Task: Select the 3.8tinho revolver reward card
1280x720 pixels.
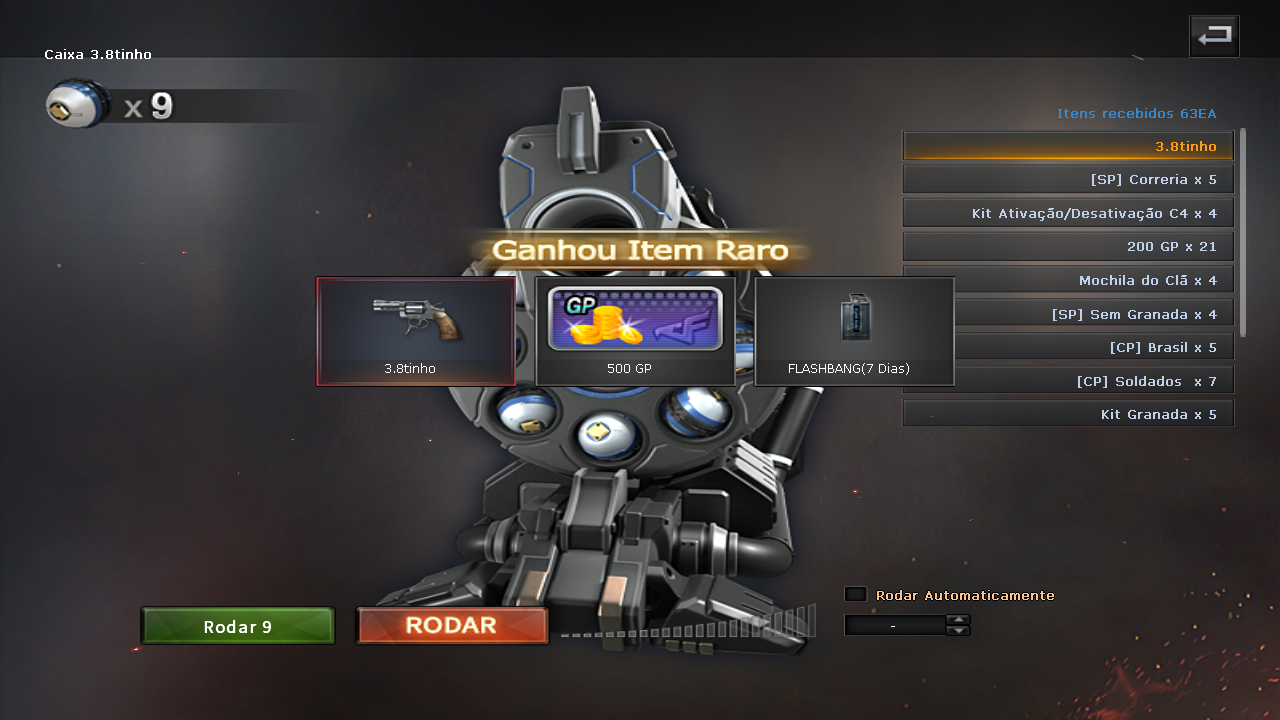Action: (x=416, y=331)
